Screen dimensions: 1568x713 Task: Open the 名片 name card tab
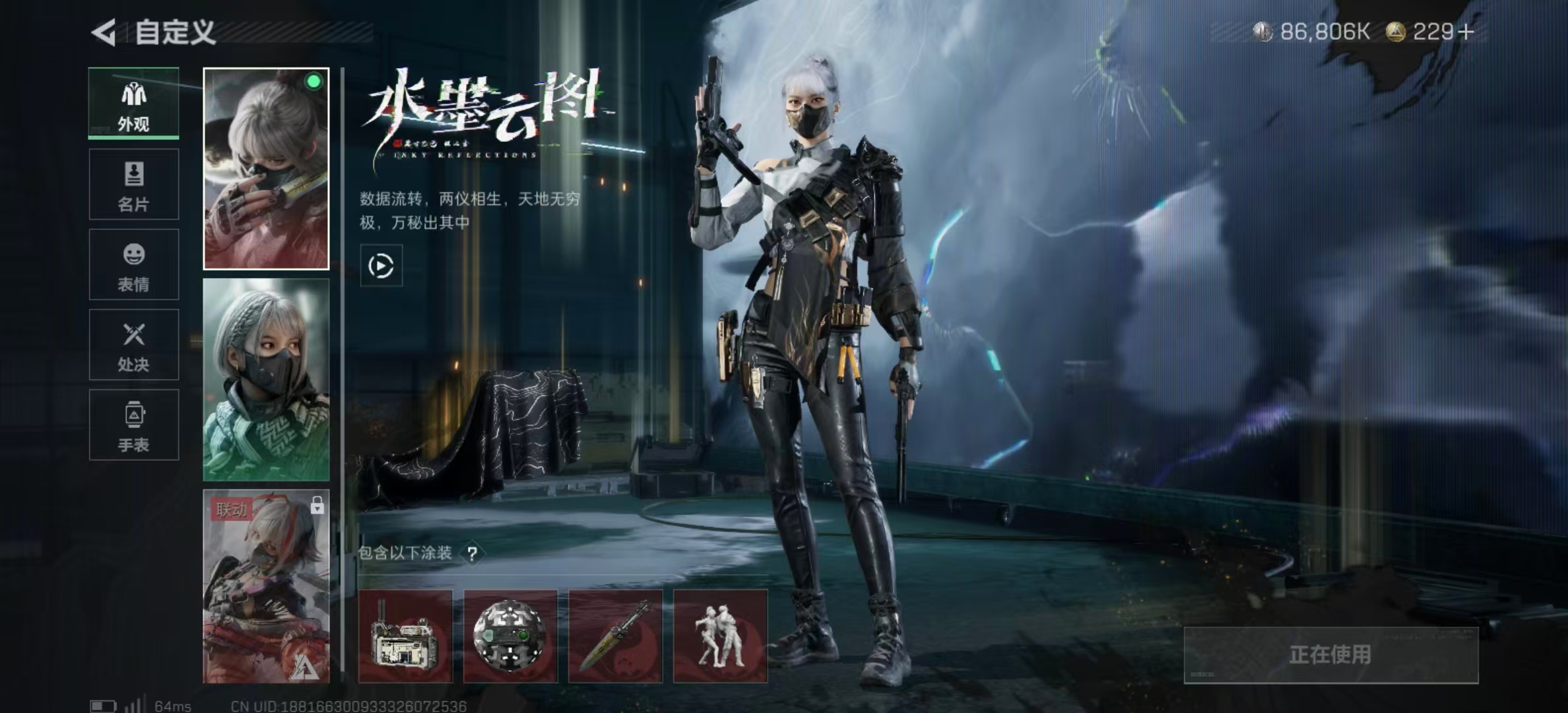(133, 184)
